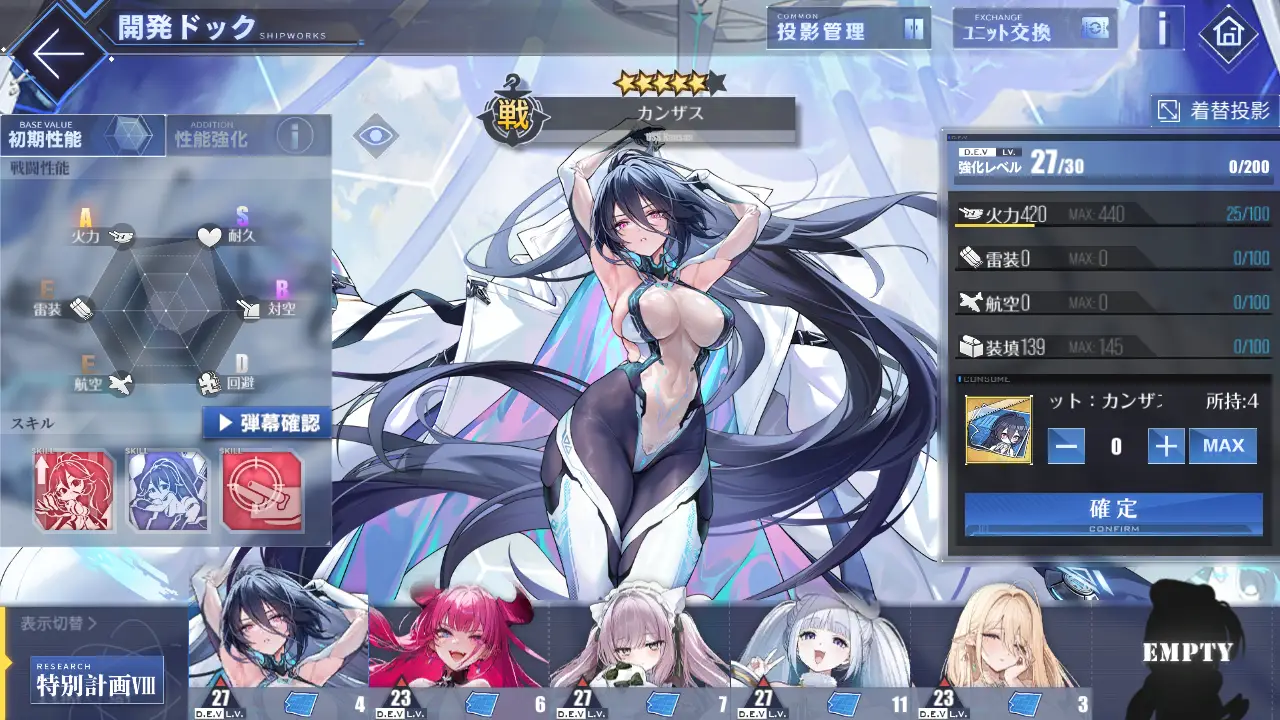
Task: Select the red skill icon with up arrow
Action: pos(73,490)
